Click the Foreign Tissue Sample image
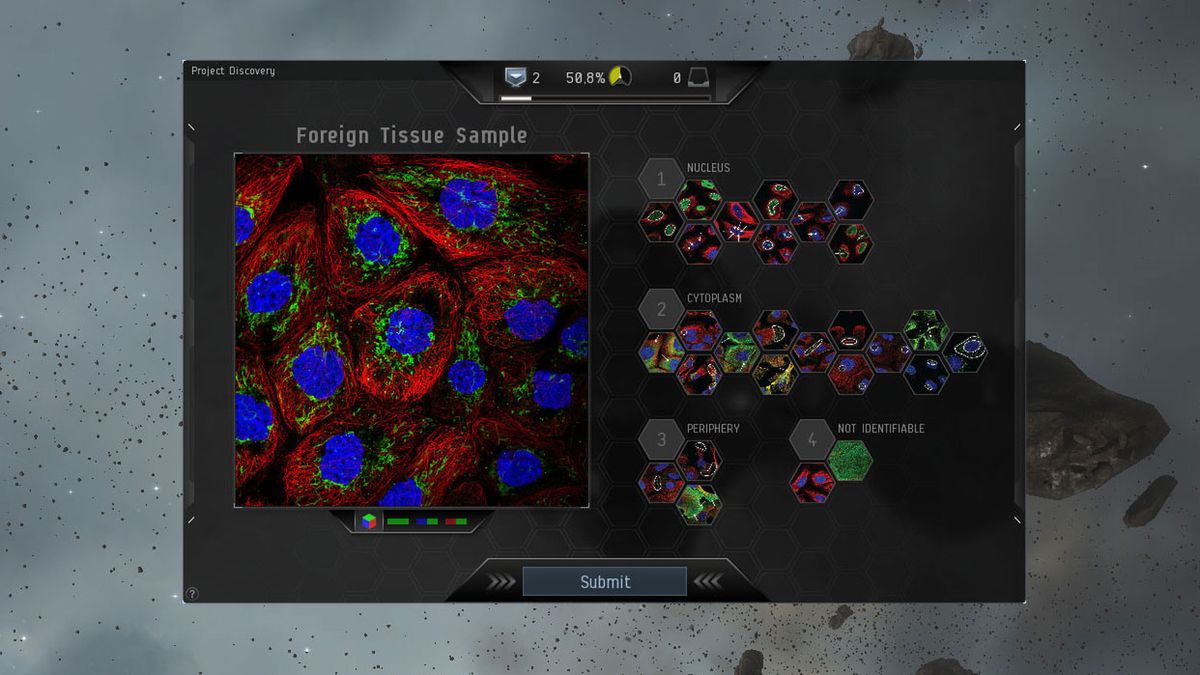1200x675 pixels. click(411, 329)
